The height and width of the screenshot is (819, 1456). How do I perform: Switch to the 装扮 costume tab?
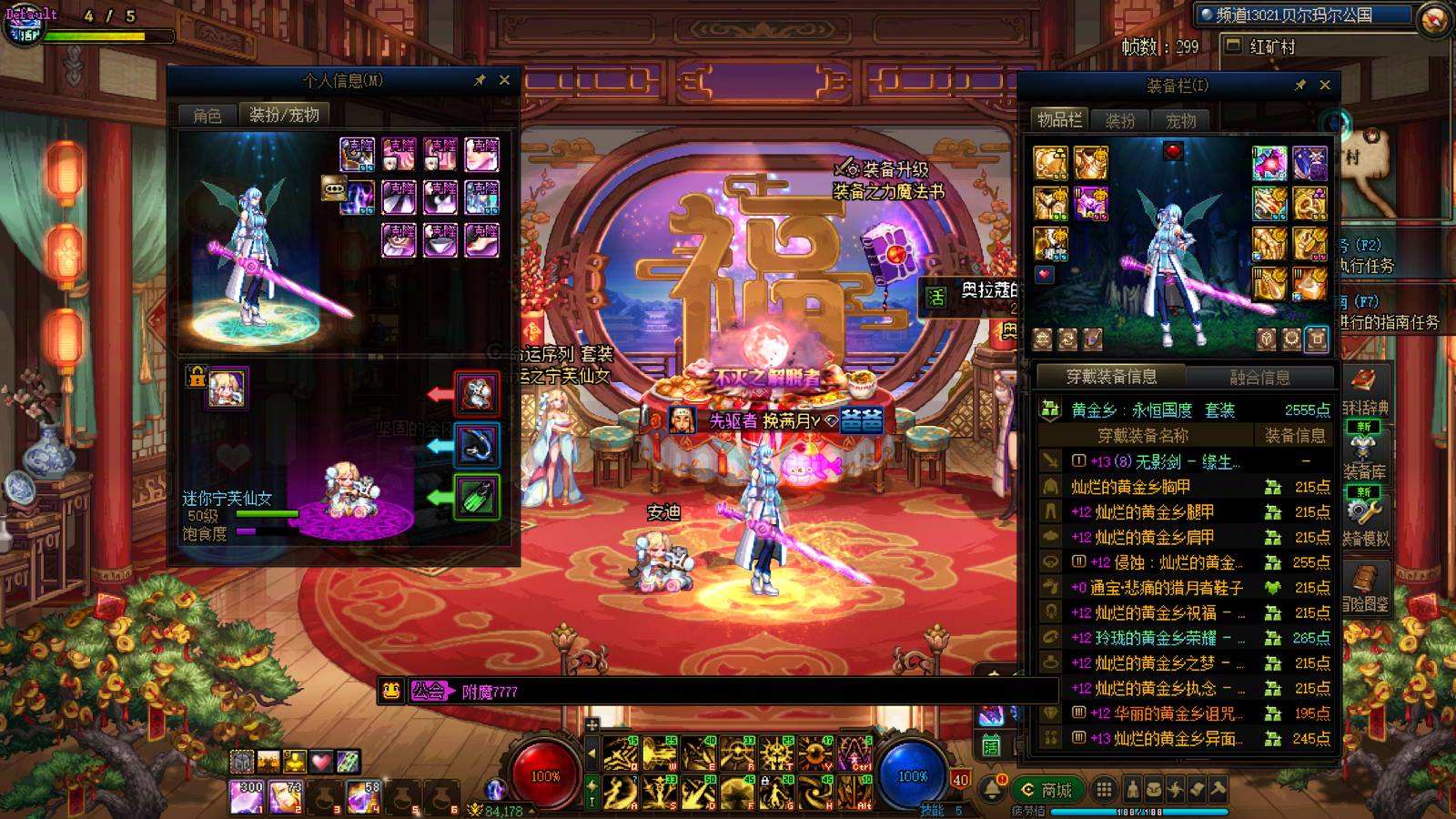pyautogui.click(x=1120, y=121)
